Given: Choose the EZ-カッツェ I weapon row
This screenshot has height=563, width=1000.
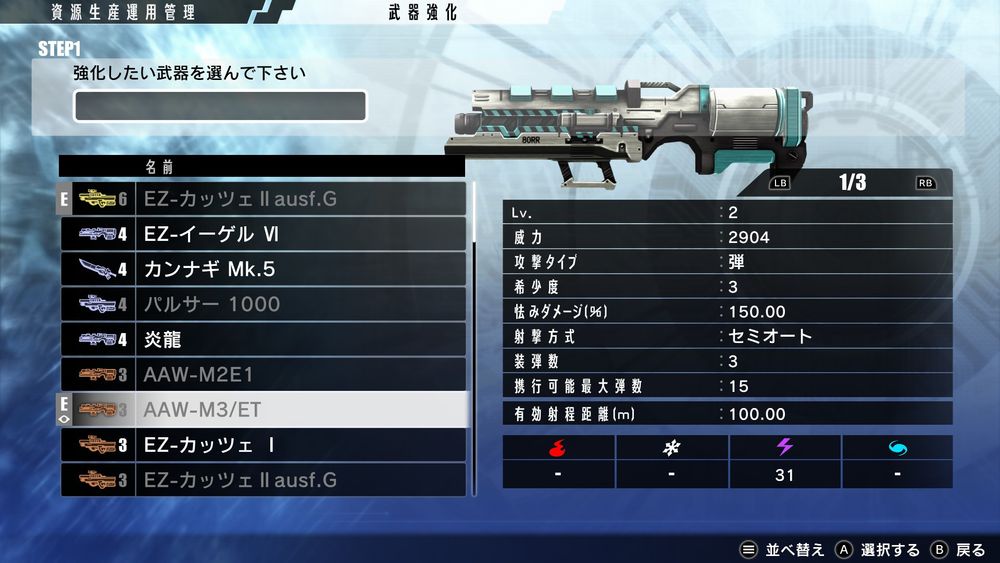Looking at the screenshot, I should [264, 444].
